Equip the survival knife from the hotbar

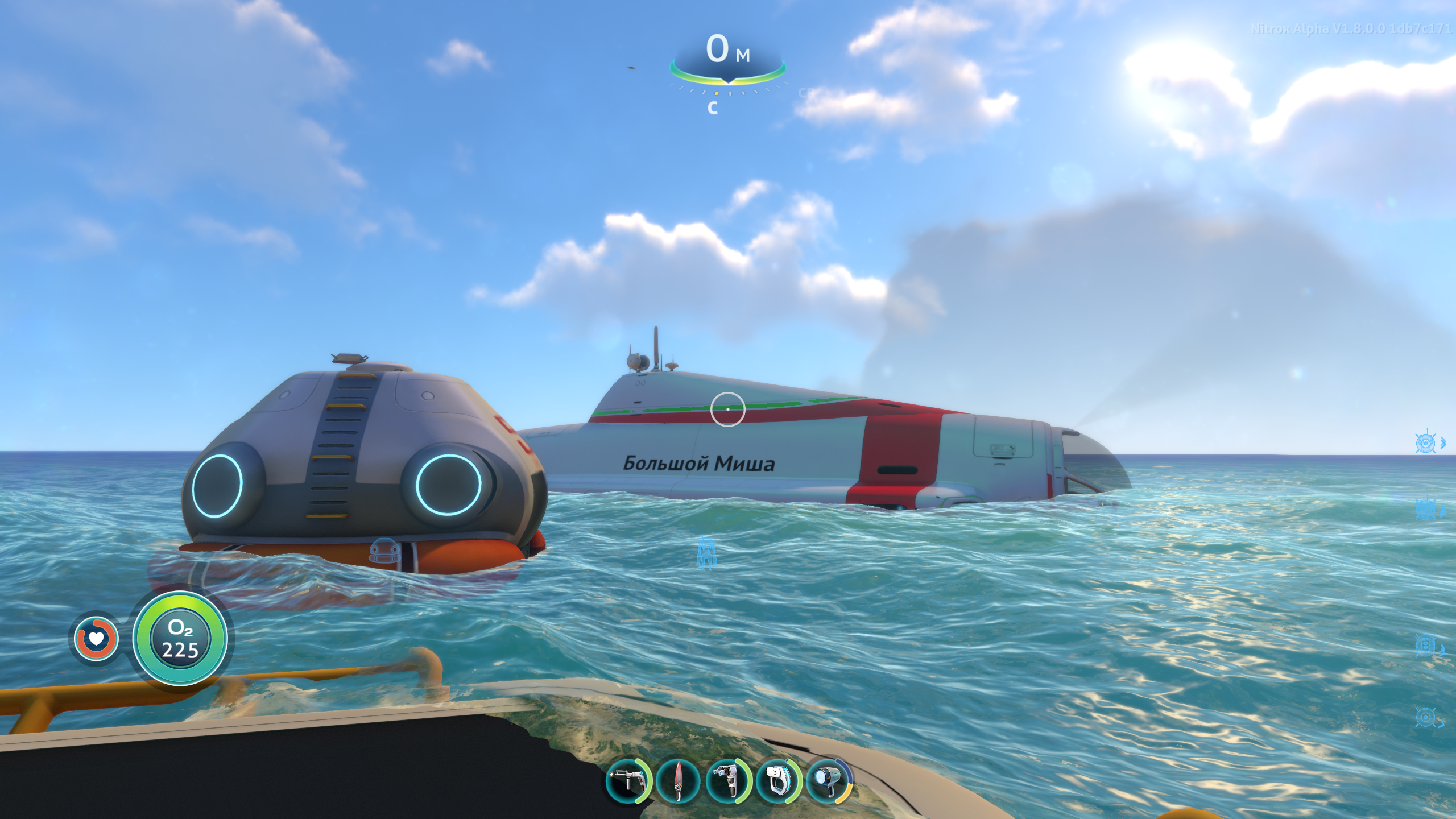click(678, 781)
